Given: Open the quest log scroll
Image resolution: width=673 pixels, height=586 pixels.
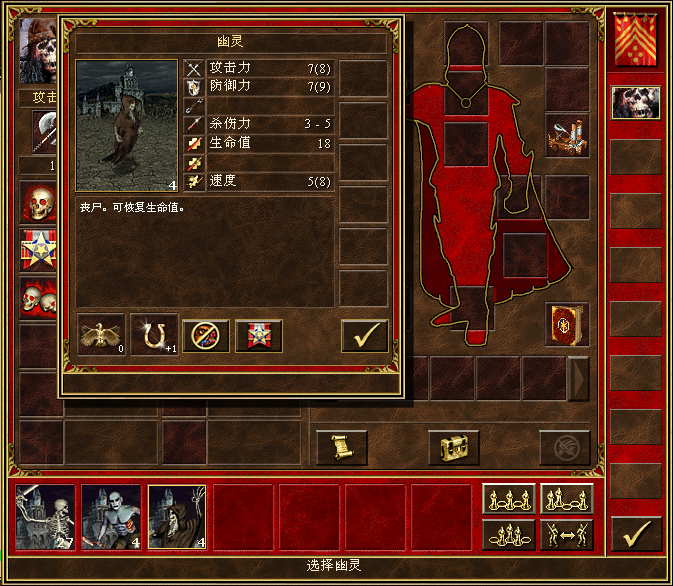Looking at the screenshot, I should click(341, 446).
